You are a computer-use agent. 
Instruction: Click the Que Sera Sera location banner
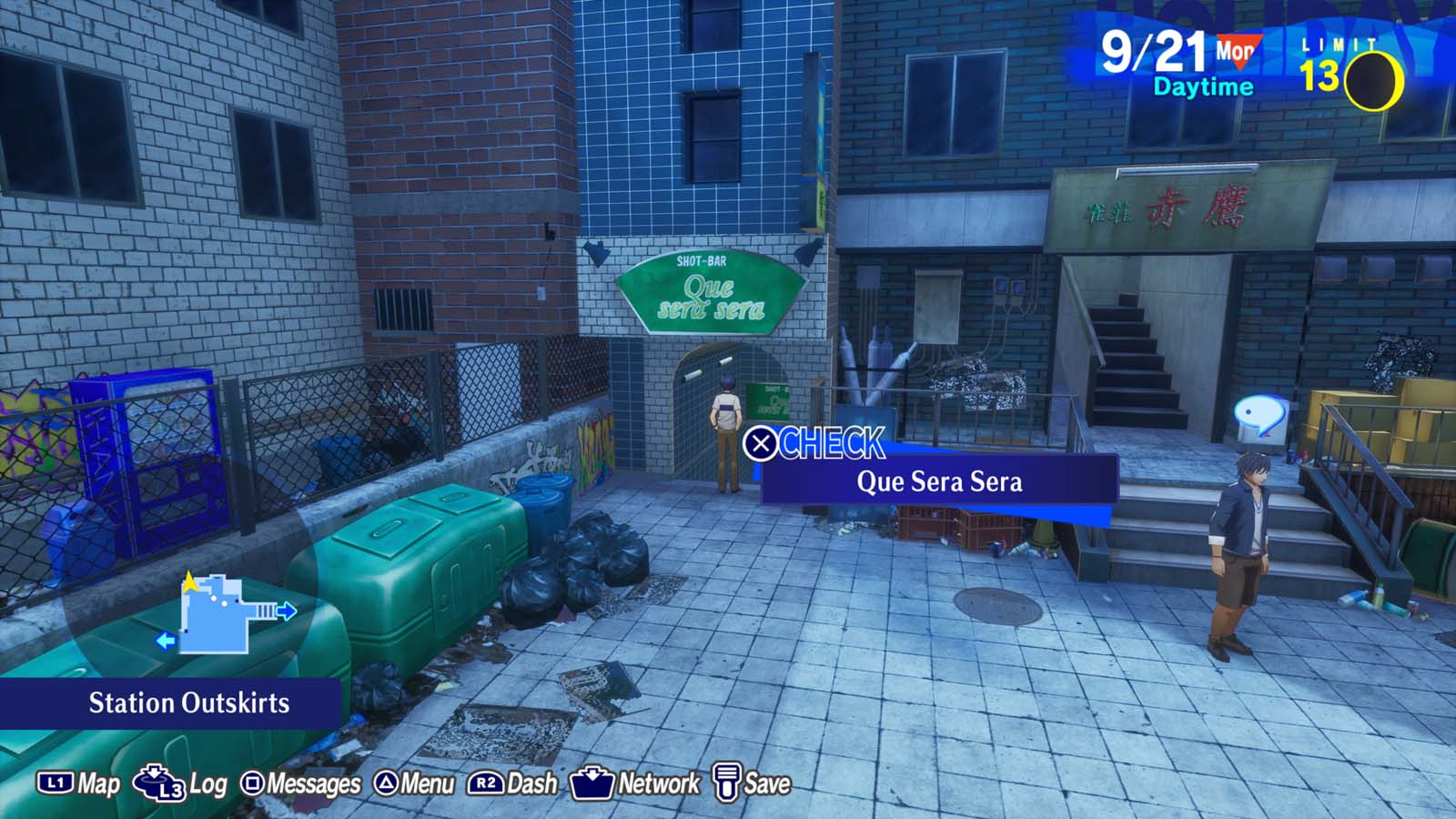click(938, 482)
